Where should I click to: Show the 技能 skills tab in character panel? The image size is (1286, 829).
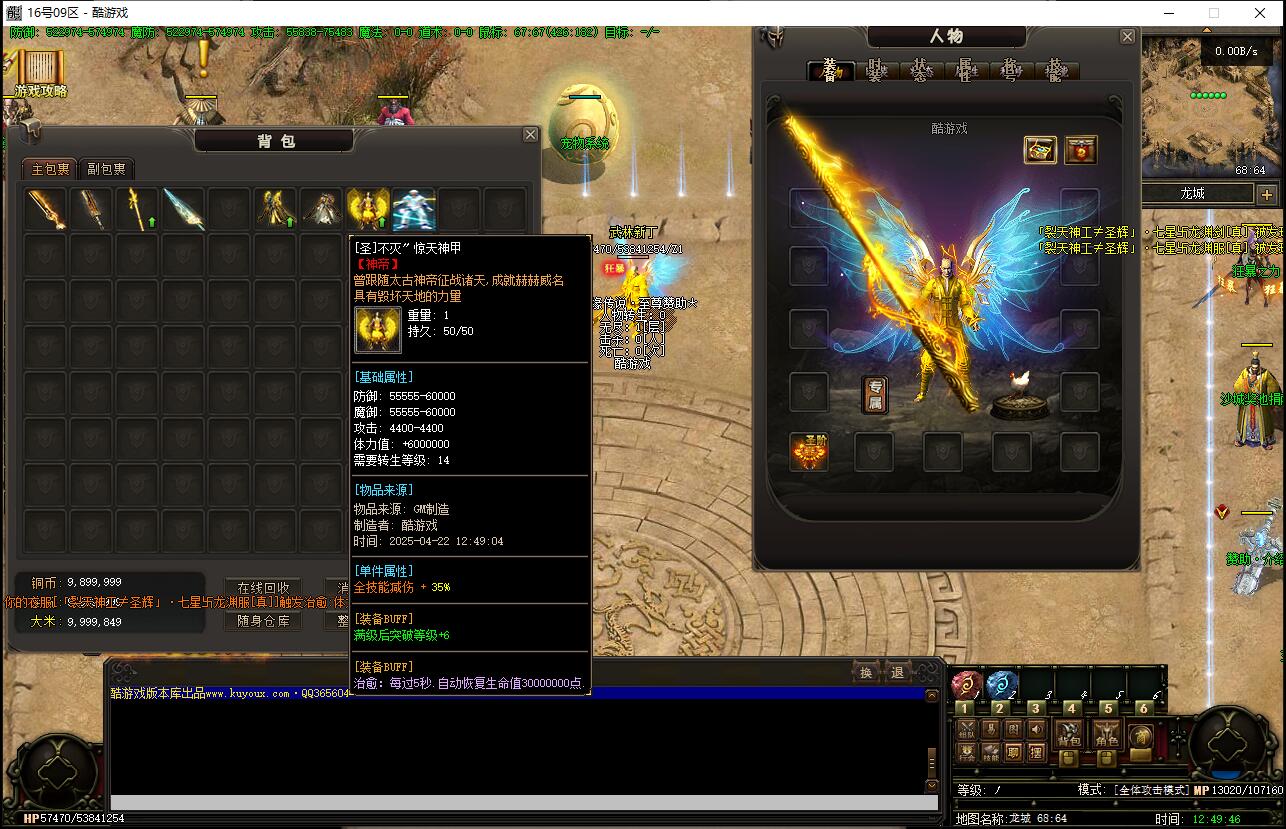(x=1055, y=70)
